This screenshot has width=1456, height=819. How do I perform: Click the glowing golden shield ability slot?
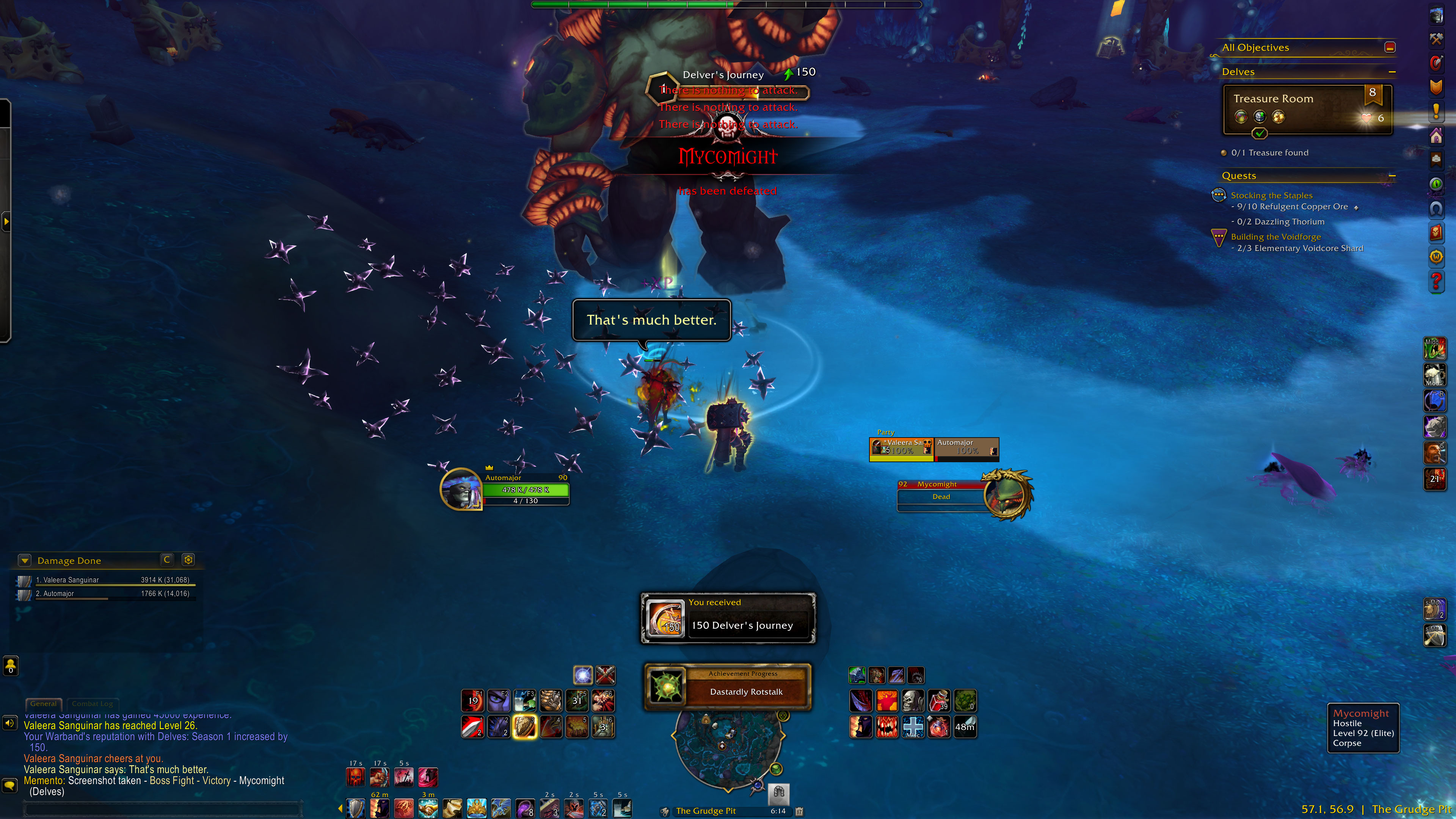click(524, 727)
